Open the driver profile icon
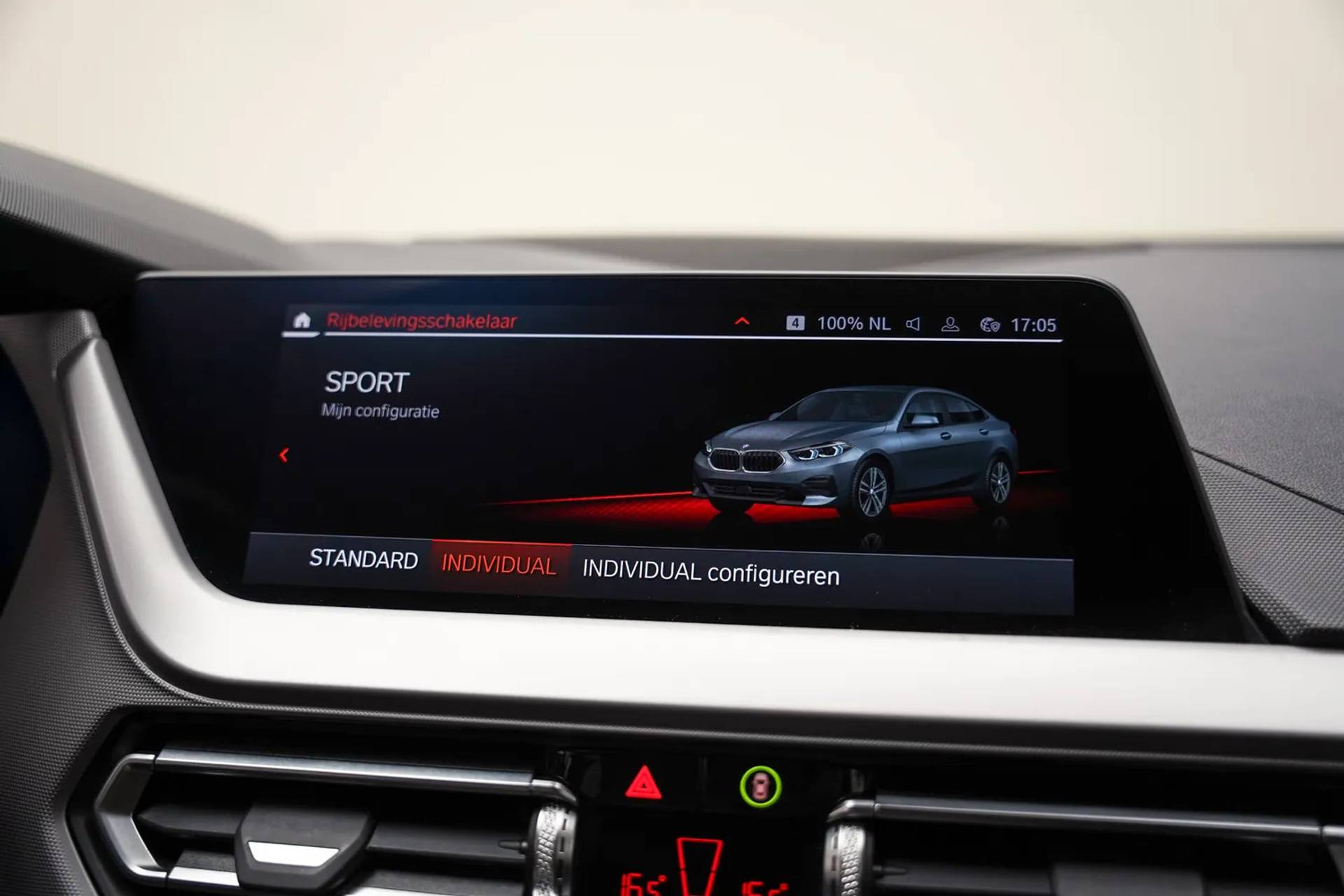The height and width of the screenshot is (896, 1344). [x=950, y=325]
